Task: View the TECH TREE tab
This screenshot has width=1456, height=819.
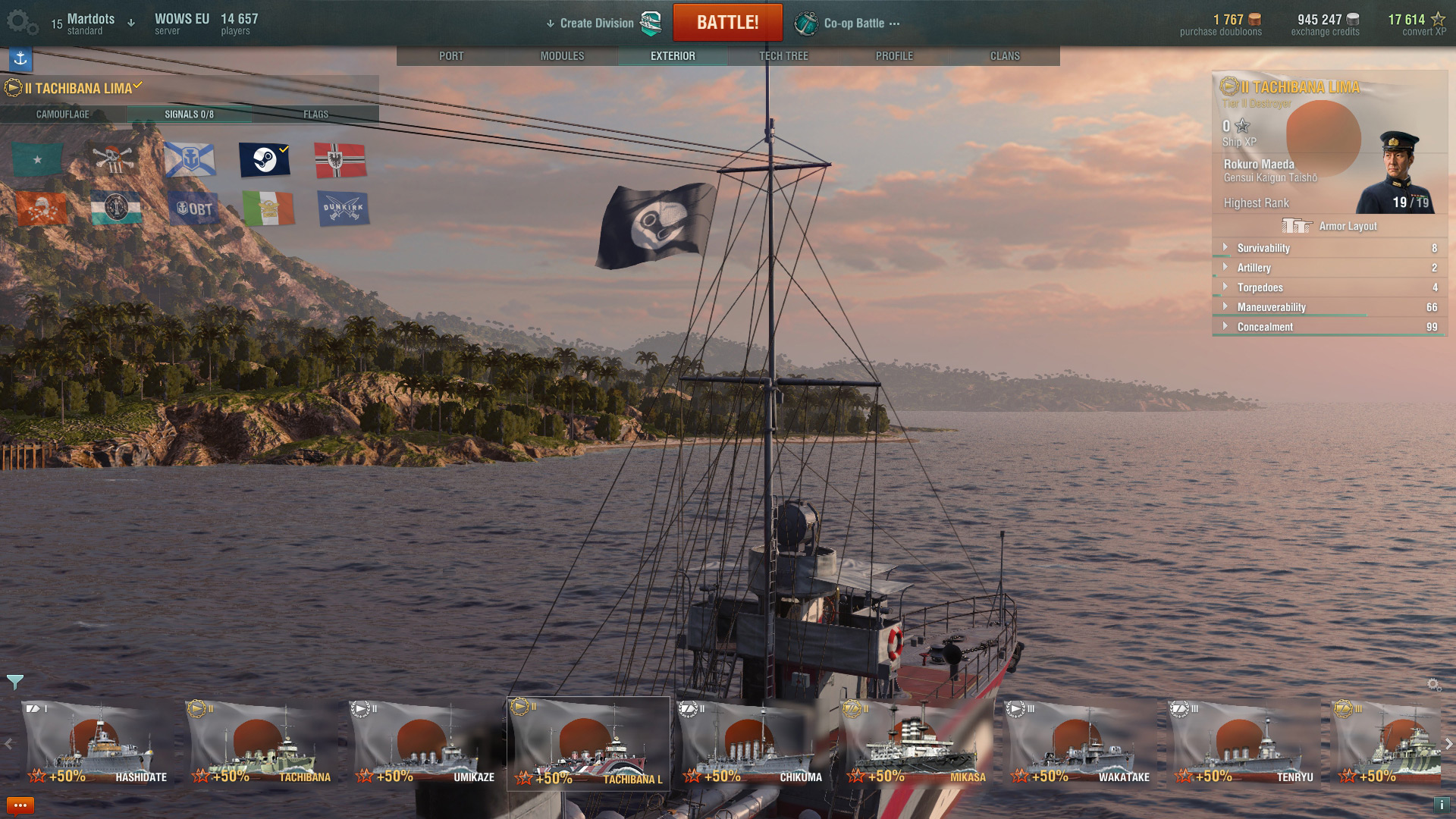Action: pos(783,56)
